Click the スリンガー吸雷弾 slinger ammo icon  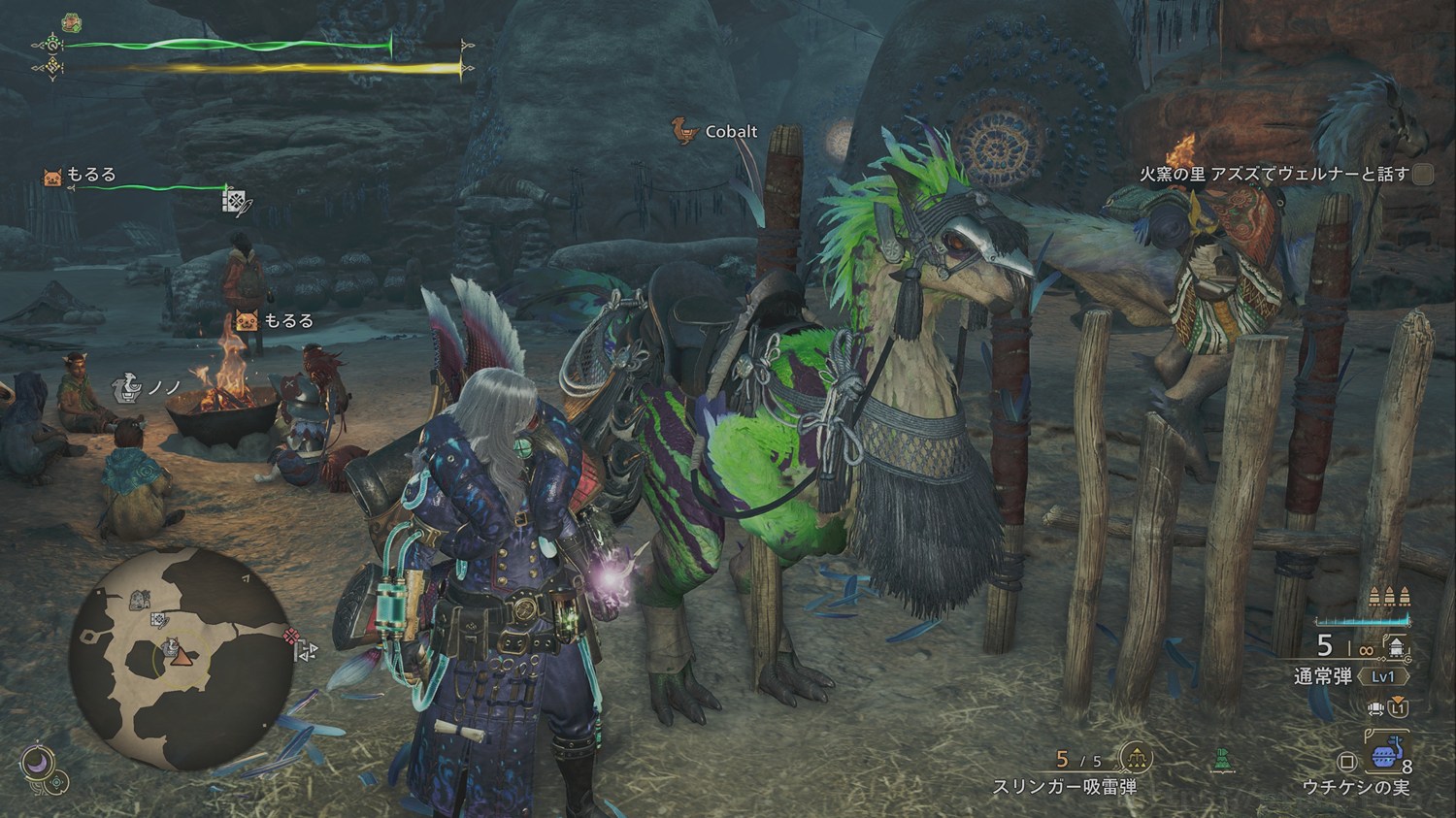(1135, 758)
